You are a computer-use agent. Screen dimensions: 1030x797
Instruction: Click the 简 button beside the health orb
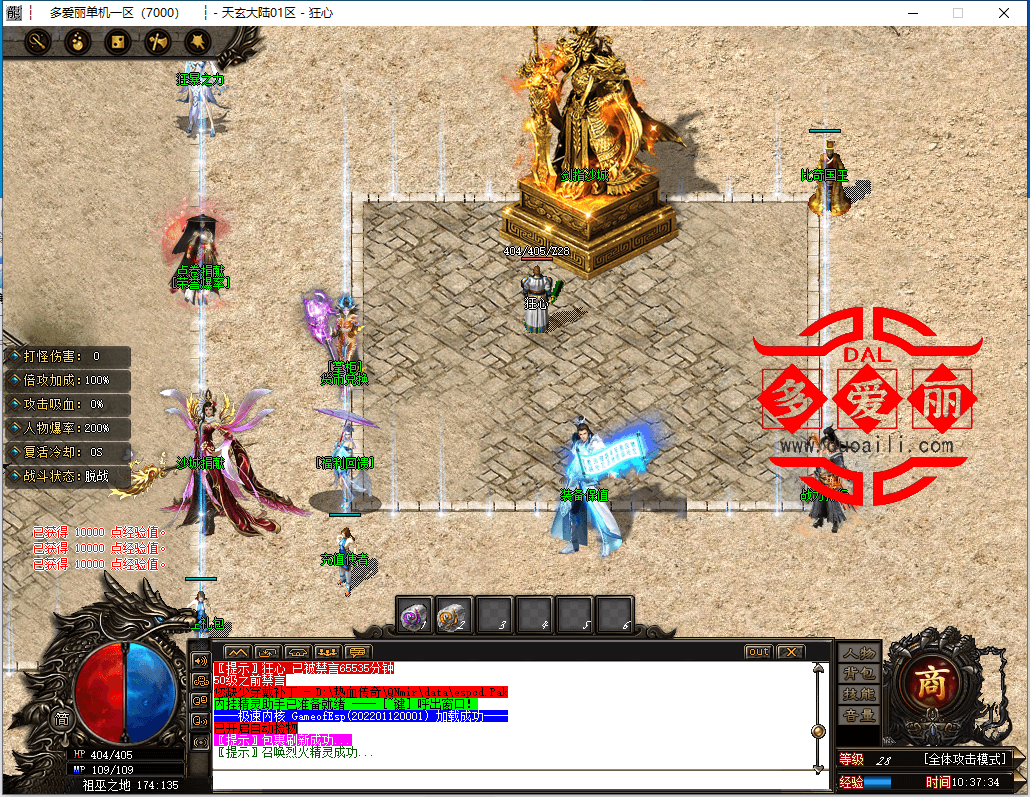coord(62,718)
